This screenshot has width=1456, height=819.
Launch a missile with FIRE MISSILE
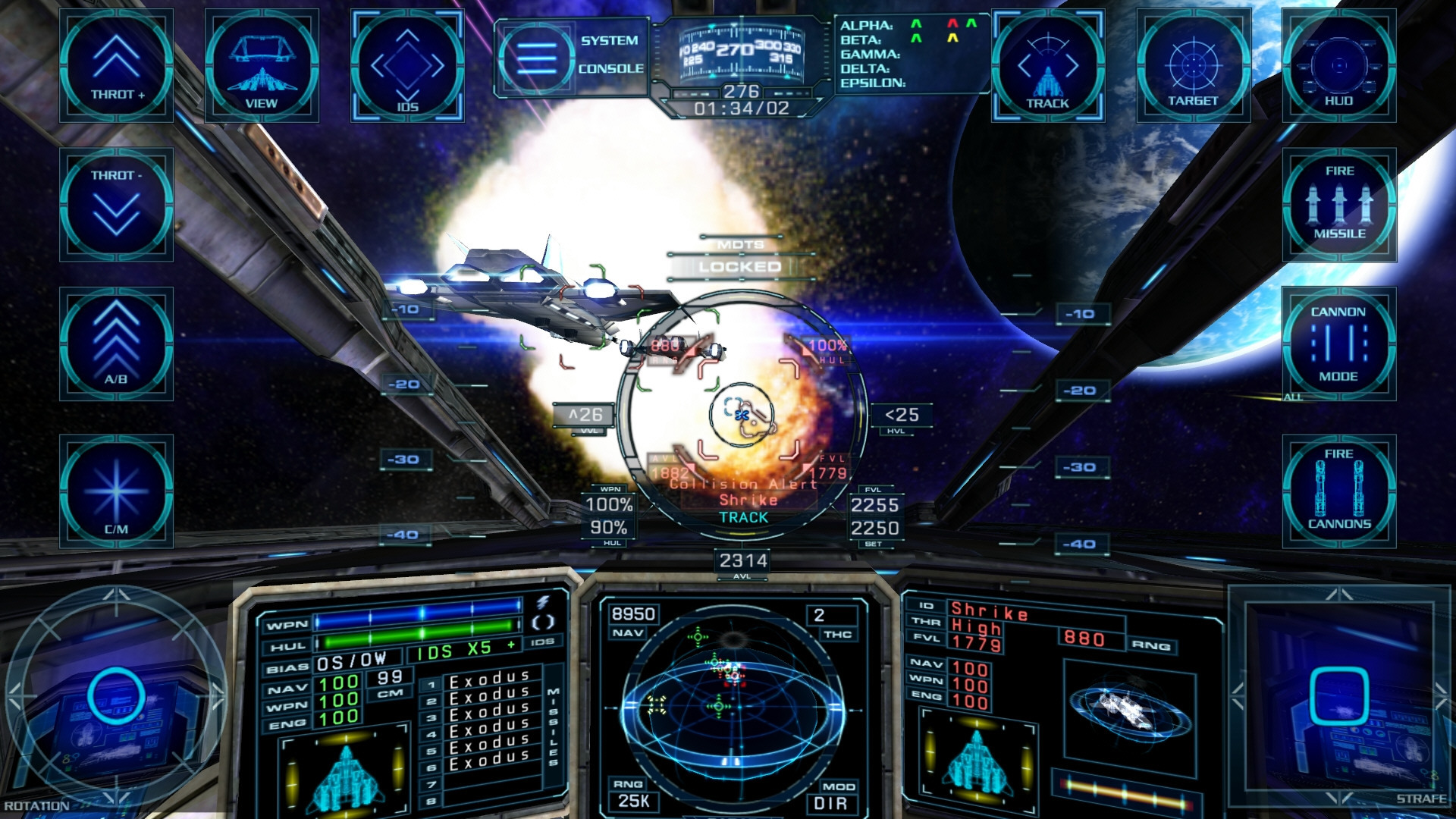[x=1338, y=205]
